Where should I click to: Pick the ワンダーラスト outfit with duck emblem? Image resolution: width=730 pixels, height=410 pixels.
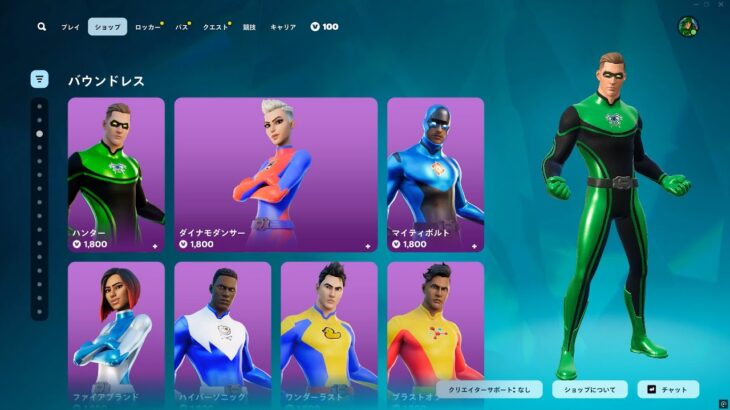pyautogui.click(x=329, y=330)
